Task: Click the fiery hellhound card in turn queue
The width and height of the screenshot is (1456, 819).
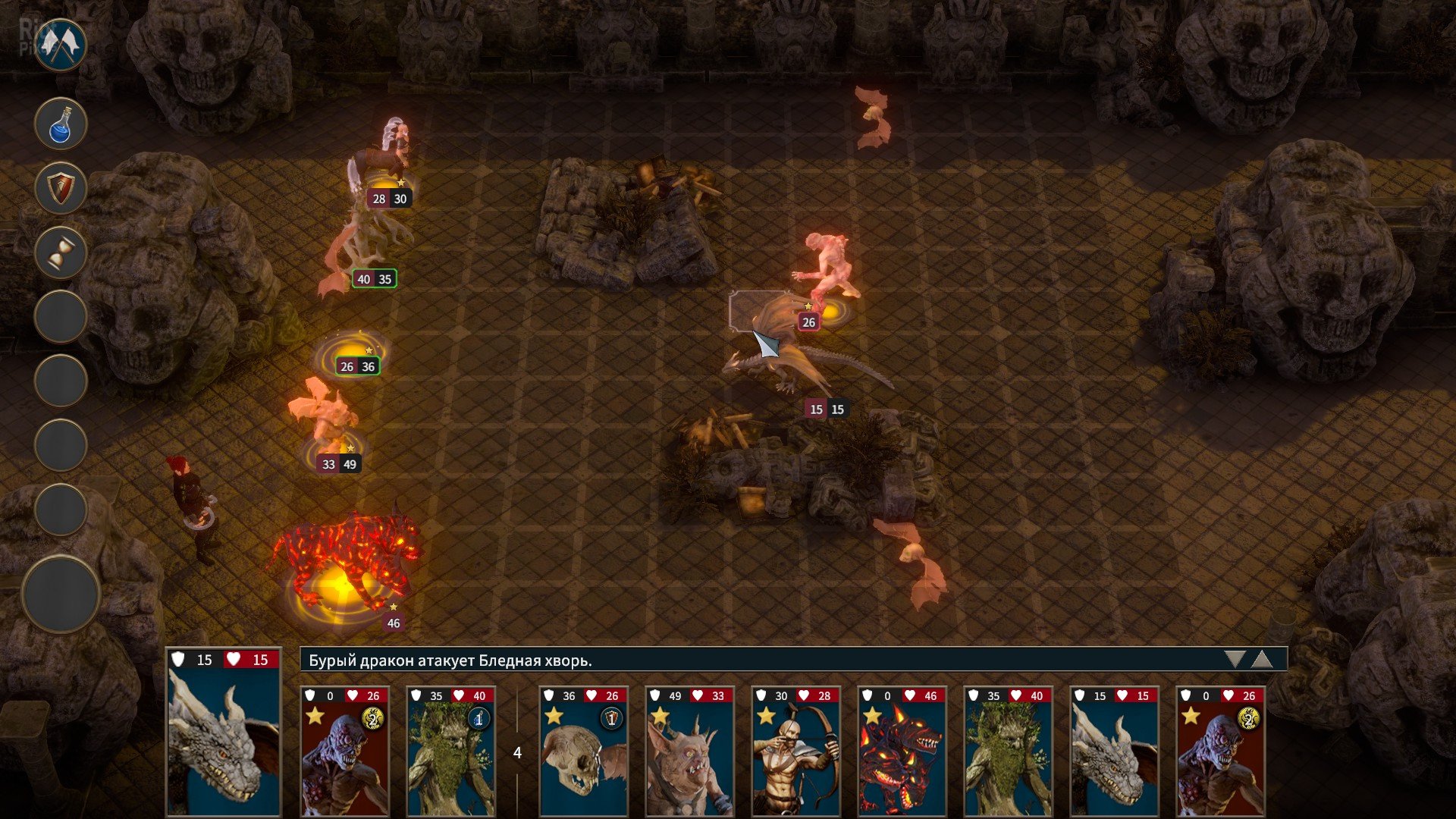Action: tap(902, 751)
